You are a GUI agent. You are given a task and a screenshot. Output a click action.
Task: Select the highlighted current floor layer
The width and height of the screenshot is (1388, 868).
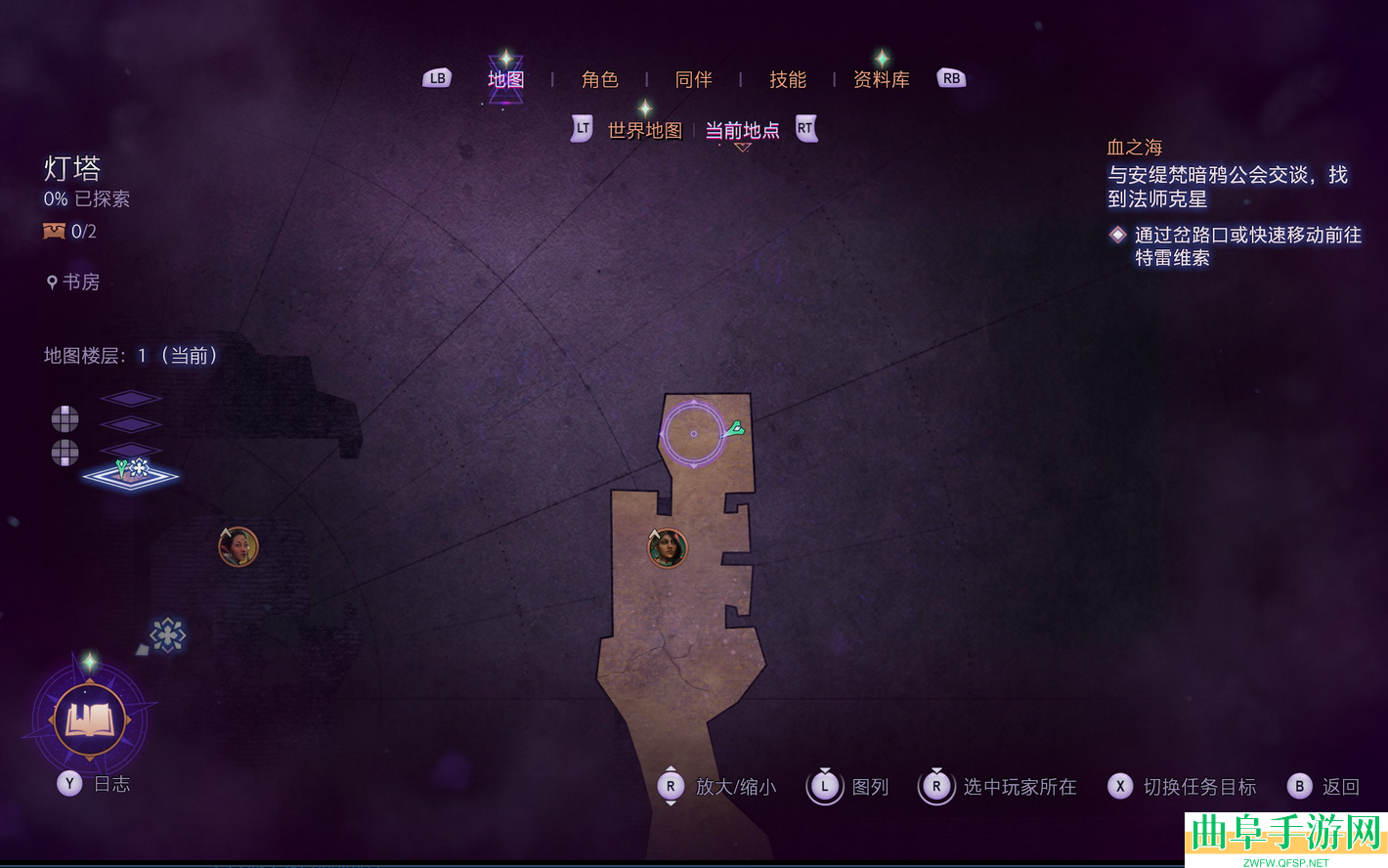pos(130,473)
